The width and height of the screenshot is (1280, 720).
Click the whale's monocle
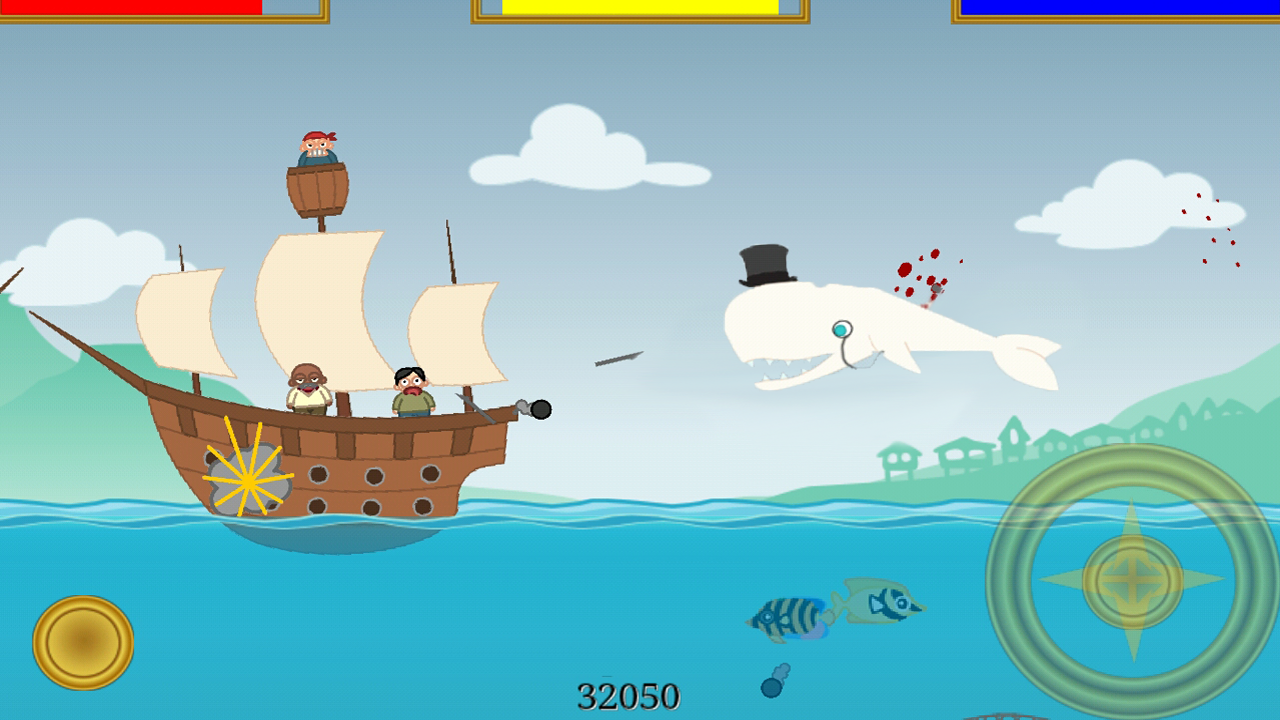click(842, 328)
